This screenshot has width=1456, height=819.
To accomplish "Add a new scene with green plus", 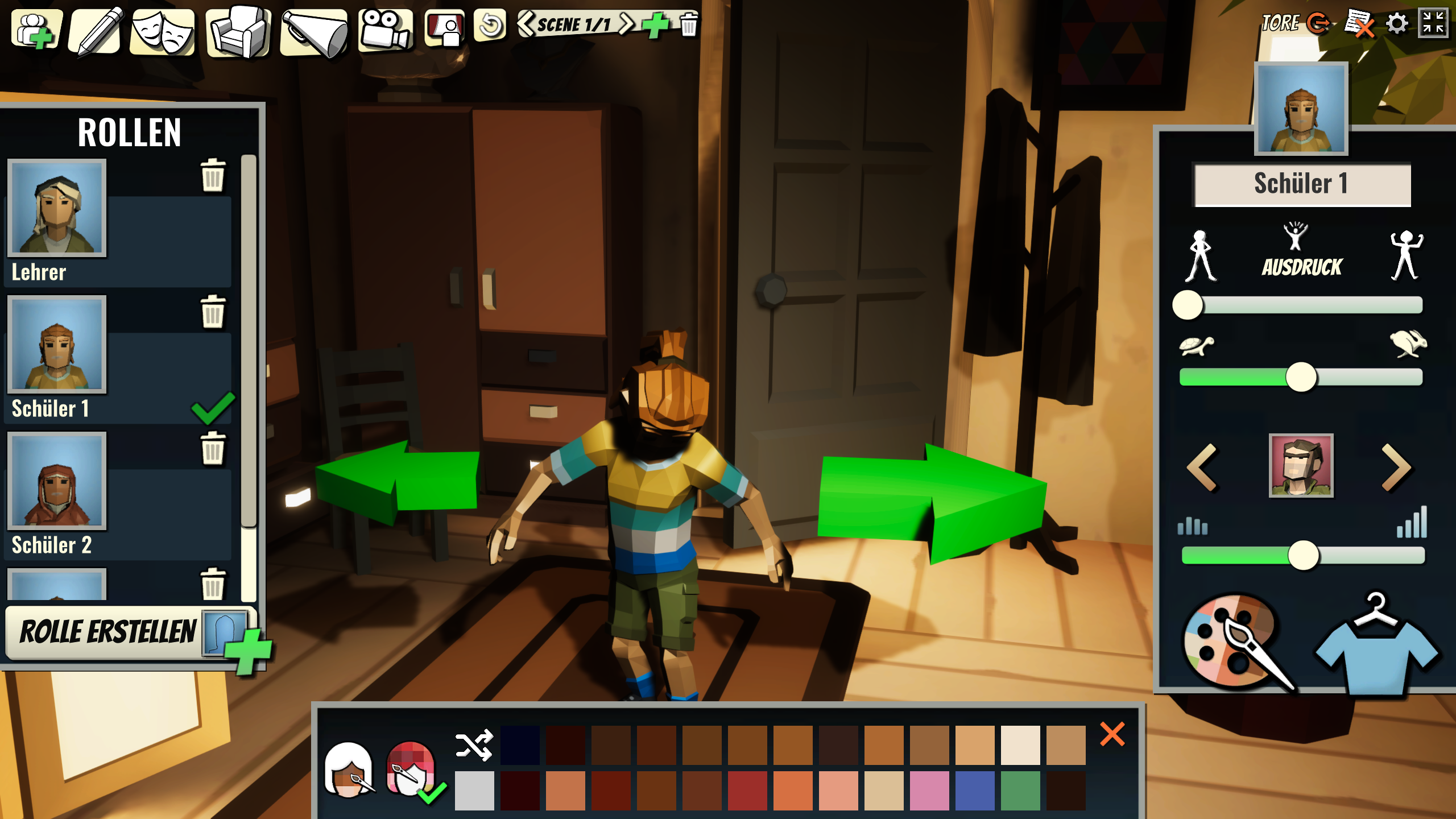I will point(655,24).
